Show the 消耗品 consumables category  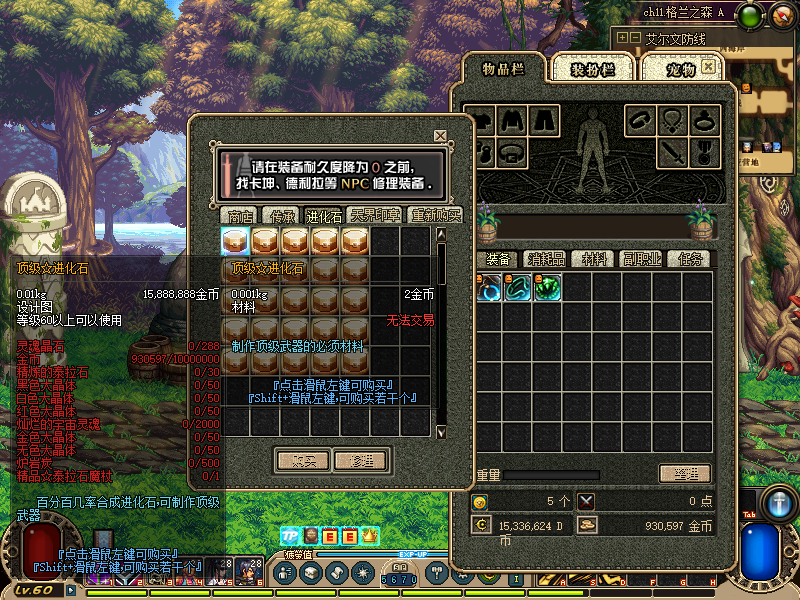click(545, 259)
